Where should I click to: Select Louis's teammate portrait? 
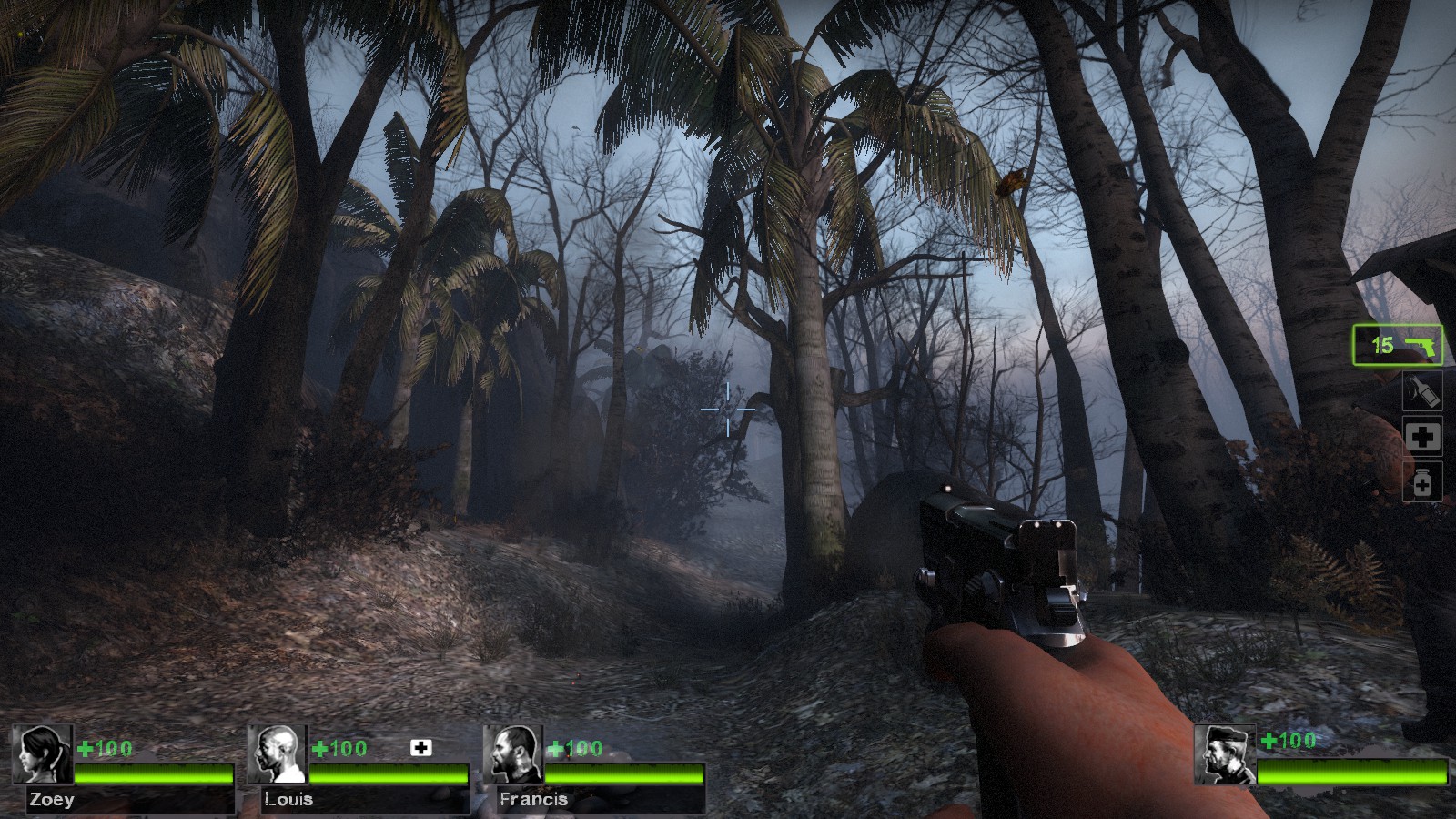click(x=277, y=754)
